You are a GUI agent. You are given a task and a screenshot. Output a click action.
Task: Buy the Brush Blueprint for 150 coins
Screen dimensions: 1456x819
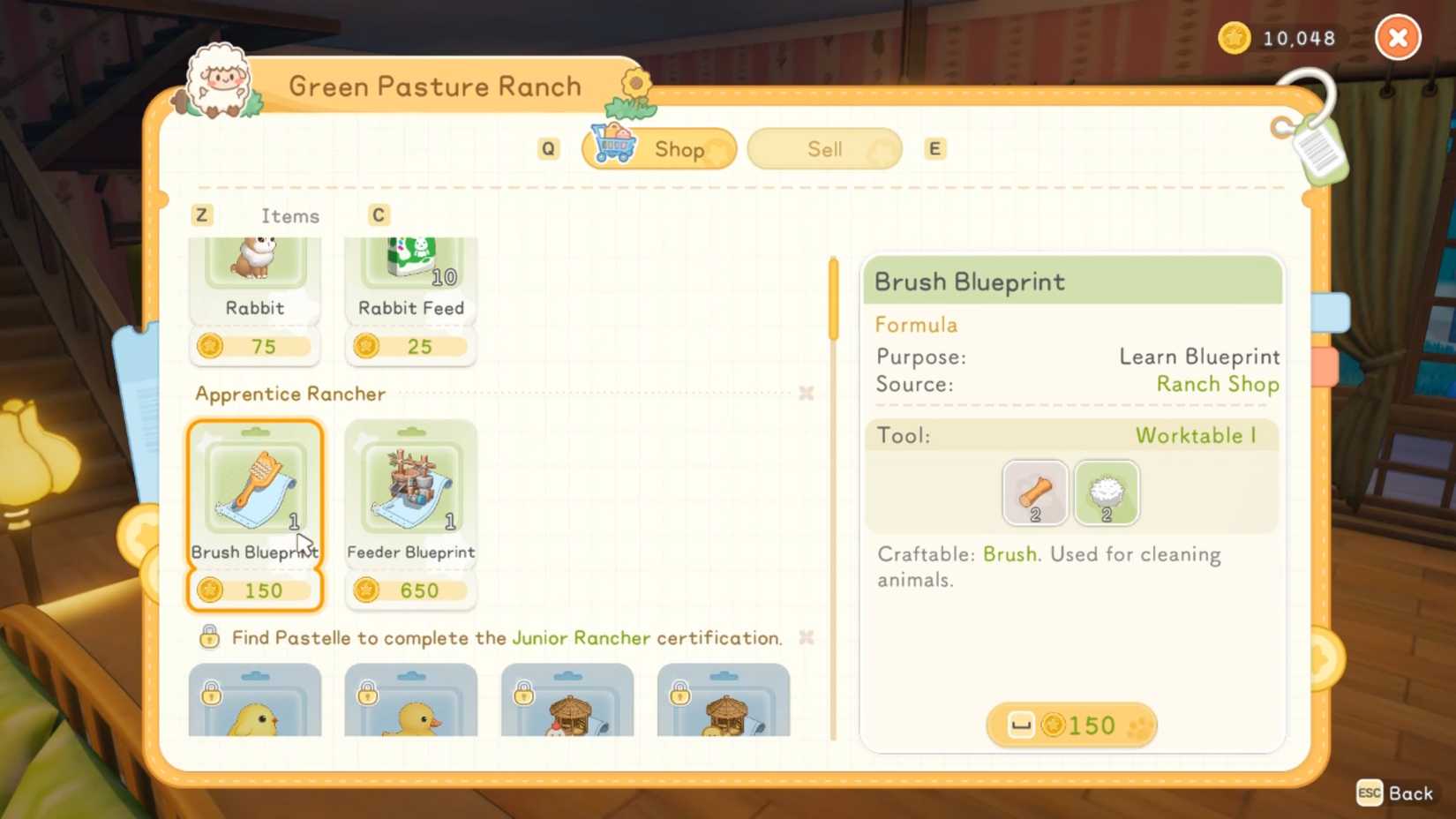[x=1070, y=725]
